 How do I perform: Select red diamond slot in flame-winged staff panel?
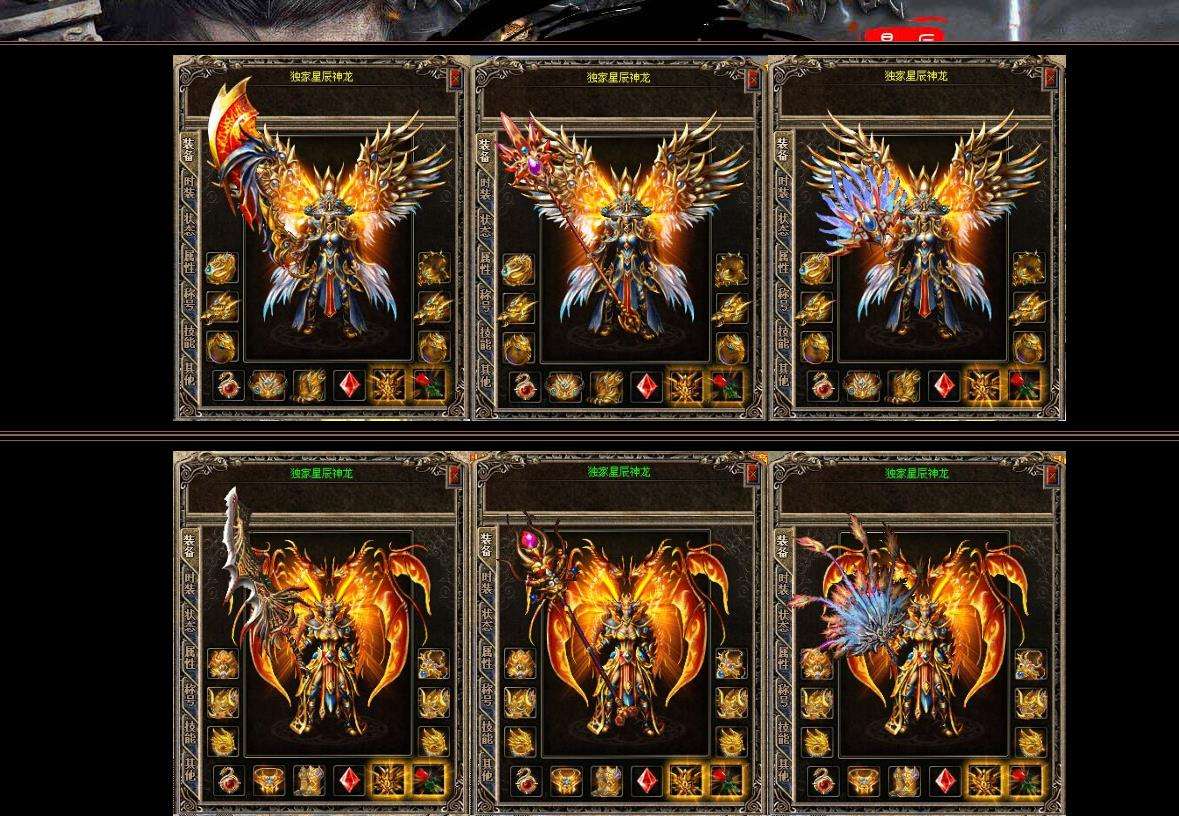[x=646, y=780]
